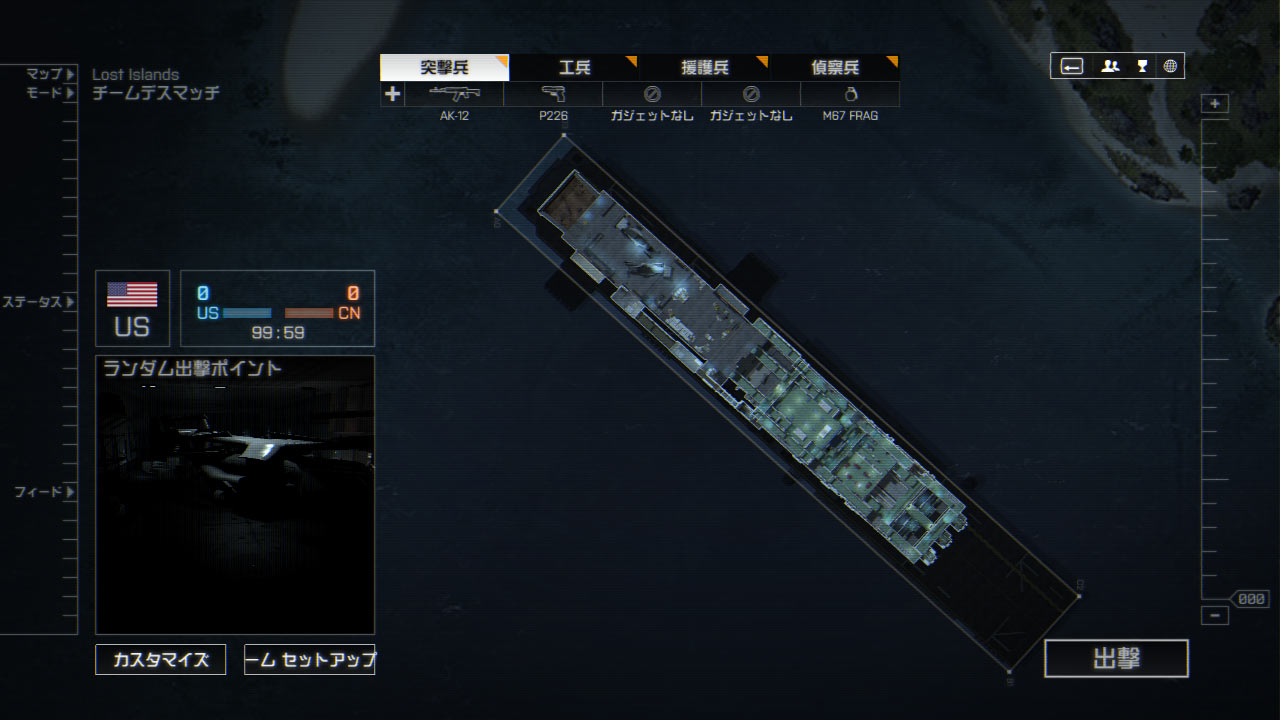The image size is (1280, 720).
Task: Choose the 援護兵 support class tab
Action: click(704, 68)
